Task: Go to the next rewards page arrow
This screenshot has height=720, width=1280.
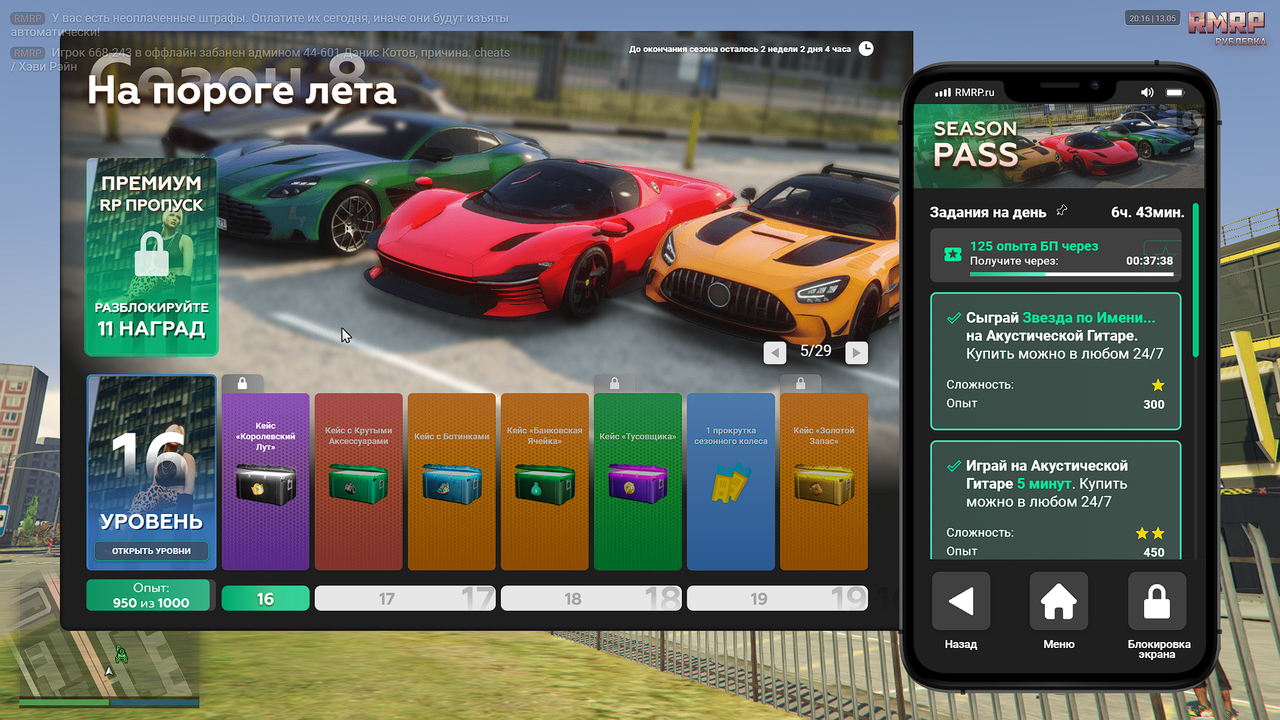Action: click(856, 352)
